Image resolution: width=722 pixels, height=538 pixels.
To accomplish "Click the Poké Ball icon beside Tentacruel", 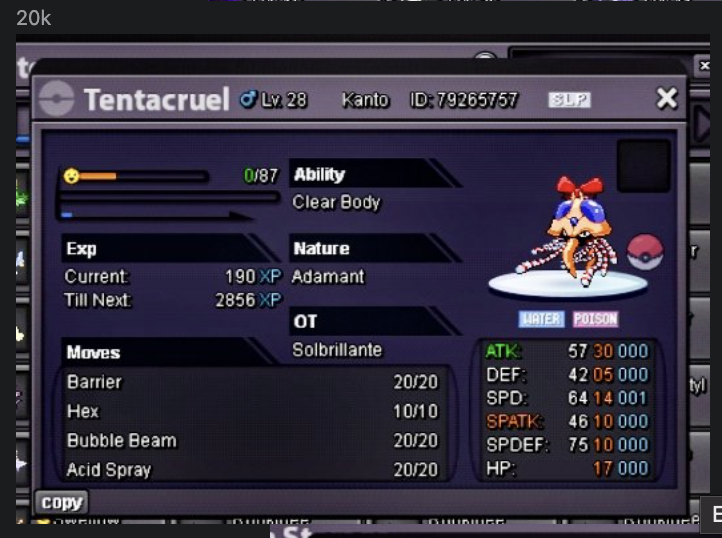I will click(645, 252).
